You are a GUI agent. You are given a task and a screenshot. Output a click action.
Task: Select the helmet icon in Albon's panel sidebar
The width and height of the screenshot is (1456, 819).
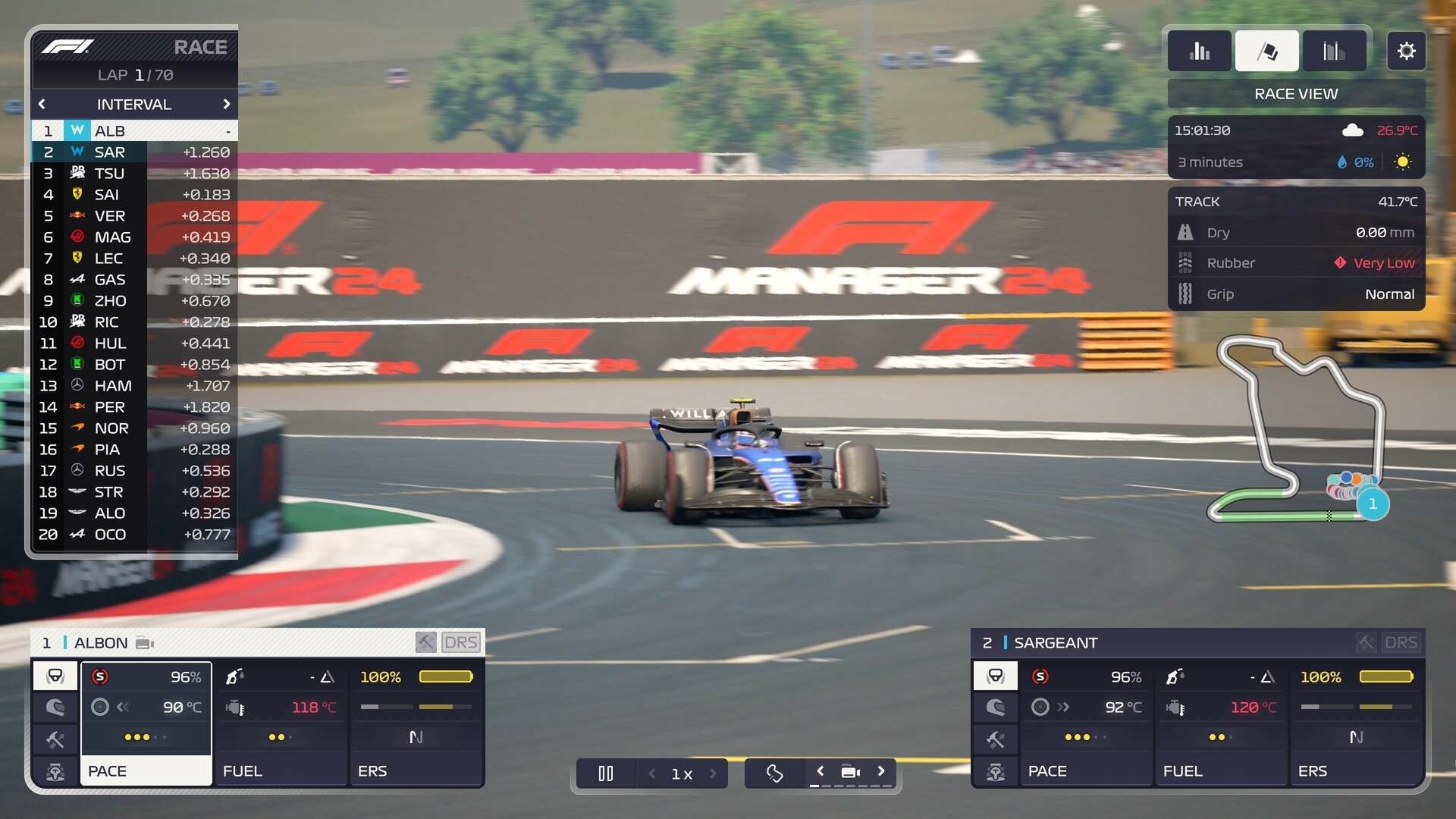coord(55,708)
